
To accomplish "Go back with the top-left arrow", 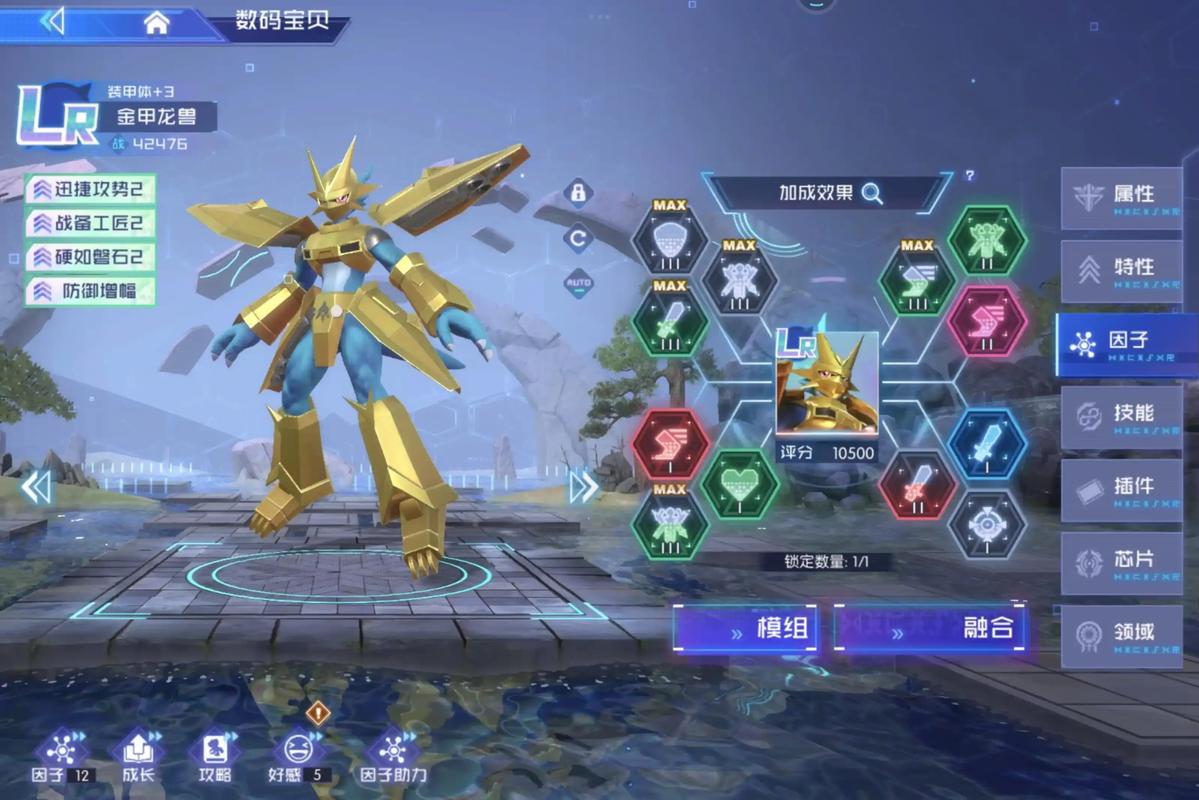I will point(52,21).
